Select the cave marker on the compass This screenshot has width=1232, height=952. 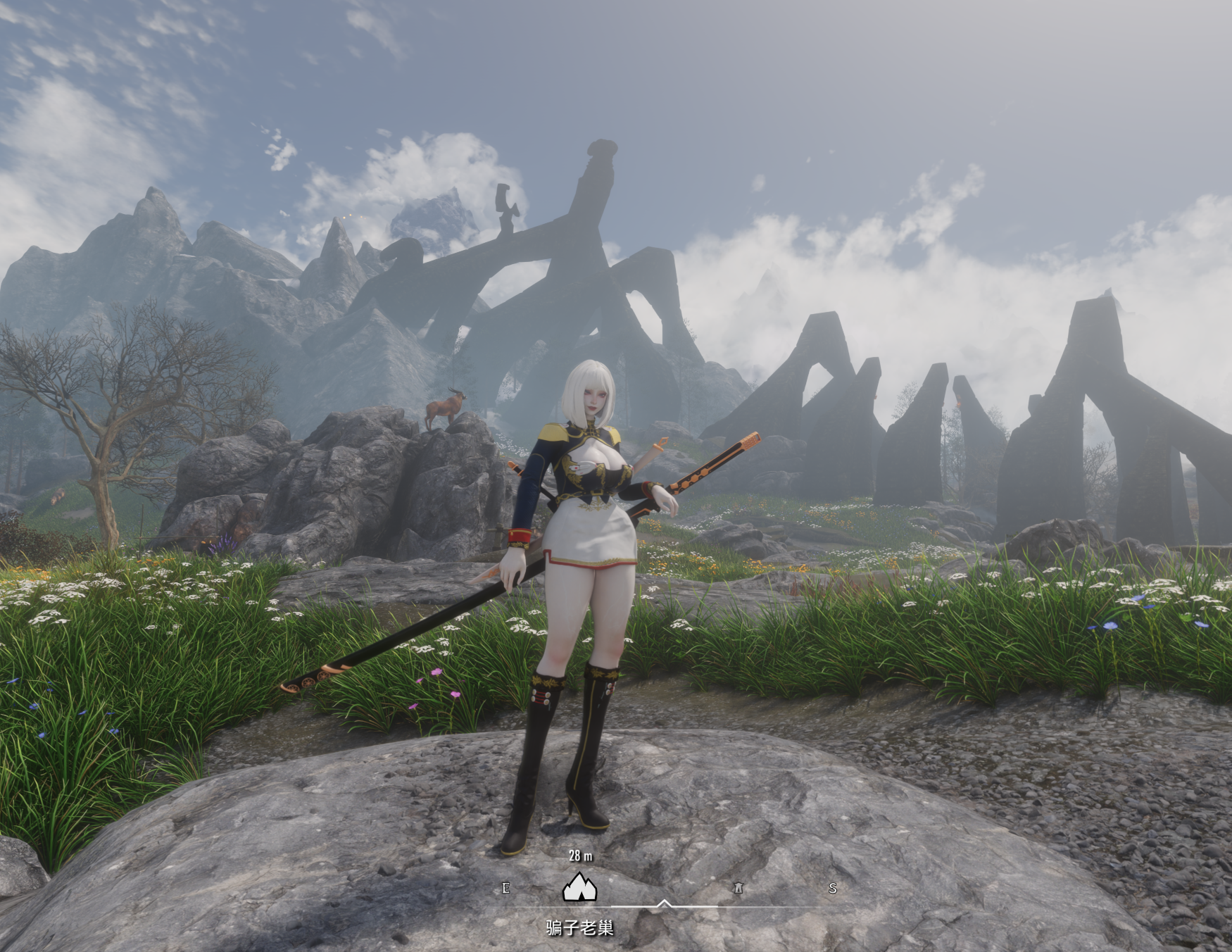click(x=579, y=887)
